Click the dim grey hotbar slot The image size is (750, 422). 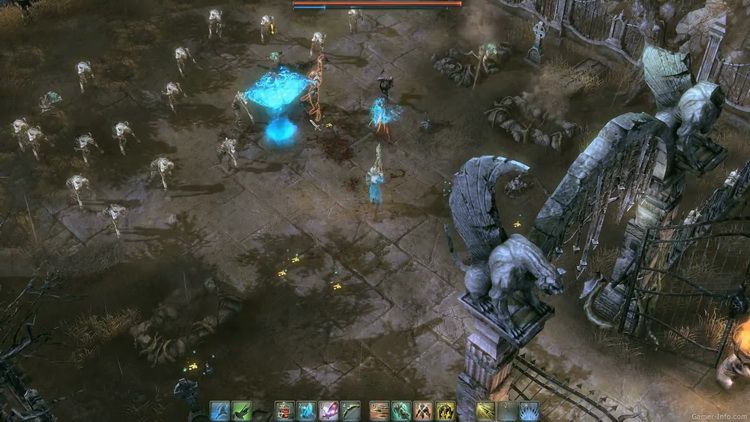tap(507, 411)
